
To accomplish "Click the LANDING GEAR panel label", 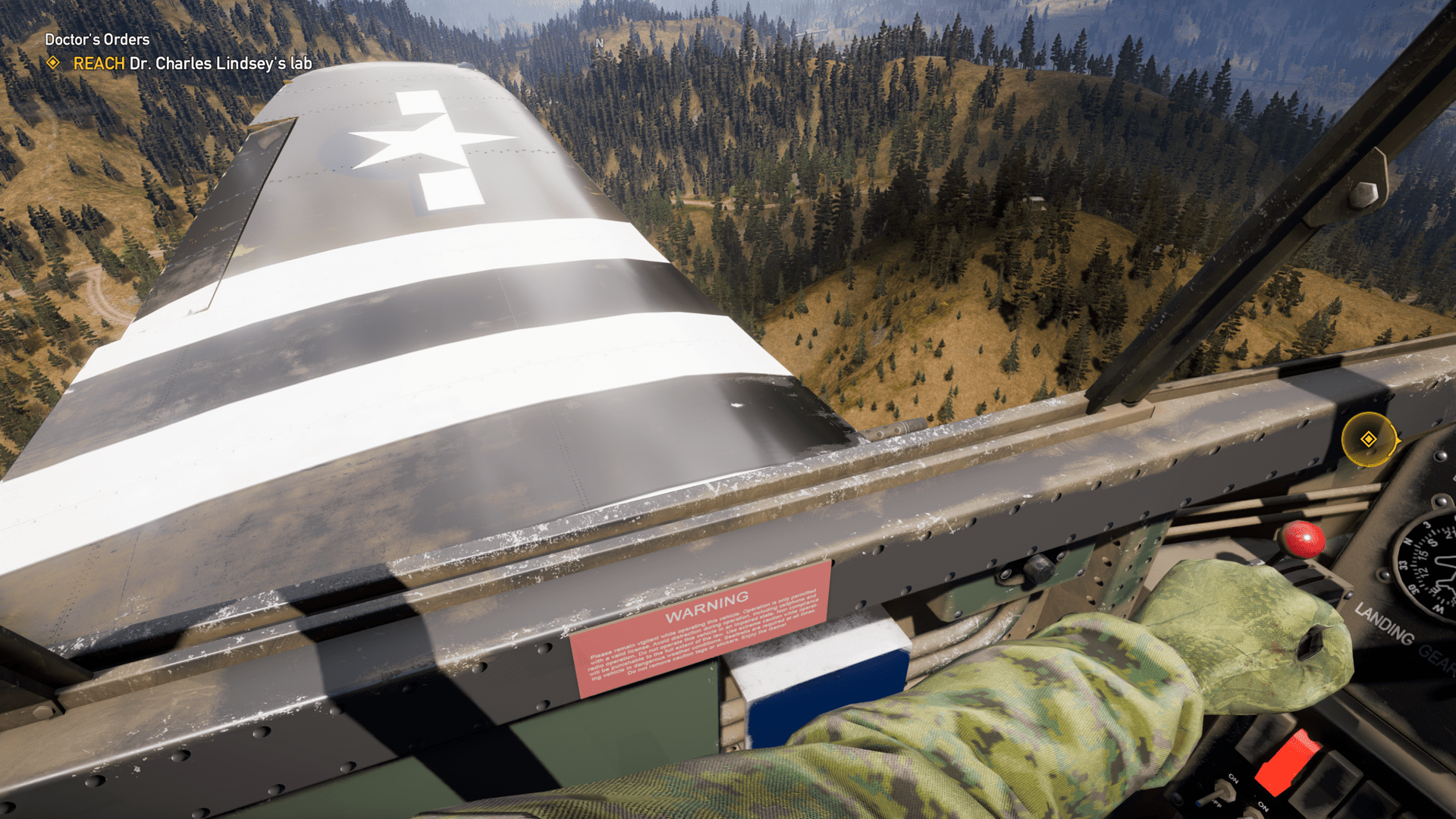I will tap(1388, 629).
